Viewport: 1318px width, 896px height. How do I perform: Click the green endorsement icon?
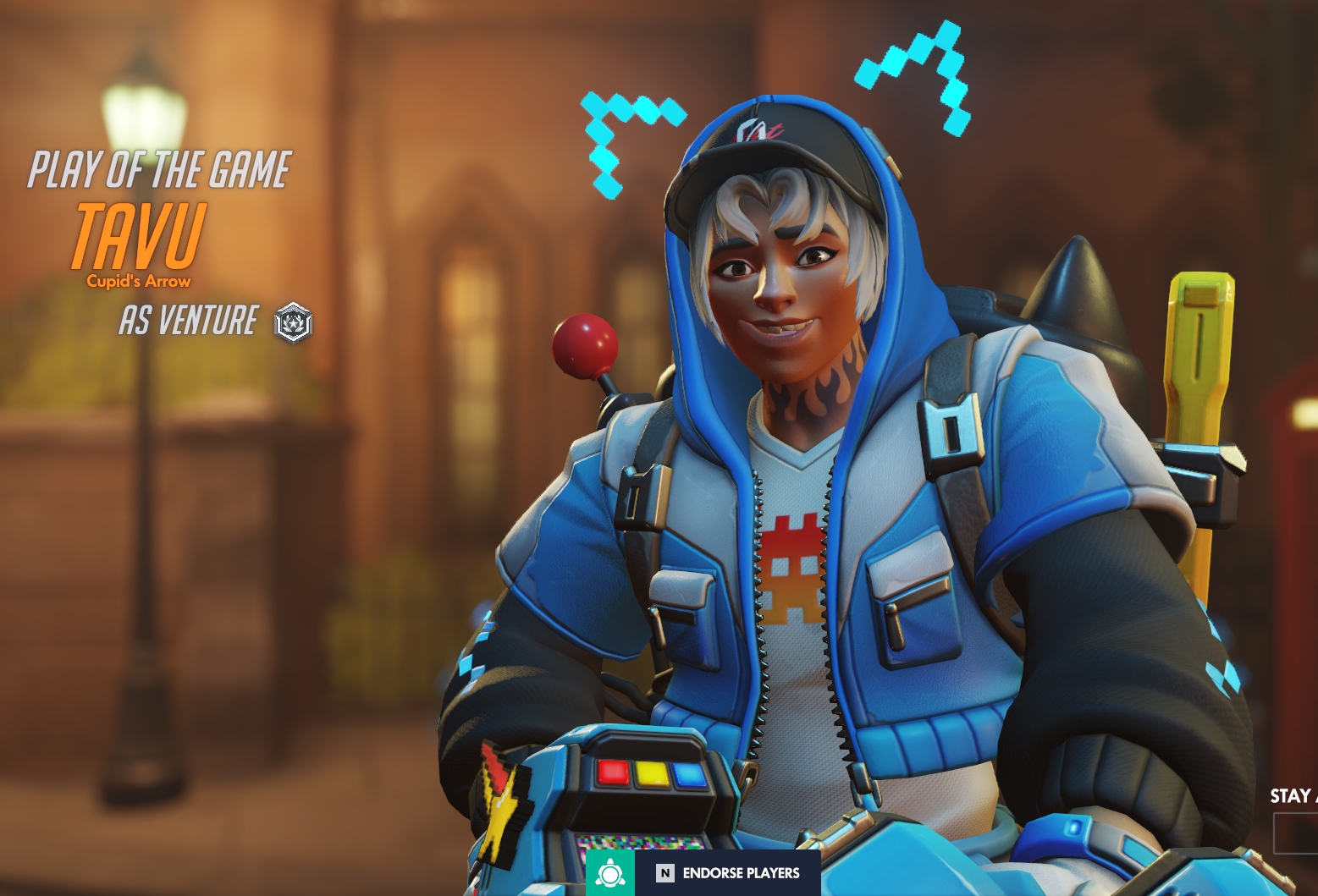pyautogui.click(x=609, y=873)
